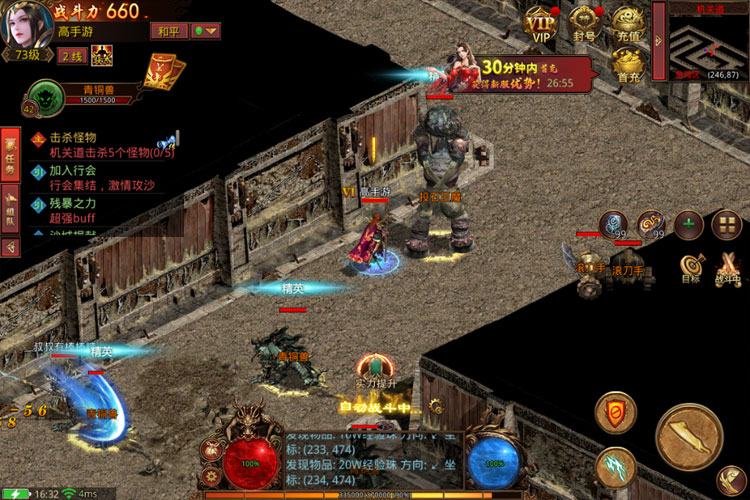Open the green dot dropdown
Viewport: 750px width, 500px height.
[205, 31]
